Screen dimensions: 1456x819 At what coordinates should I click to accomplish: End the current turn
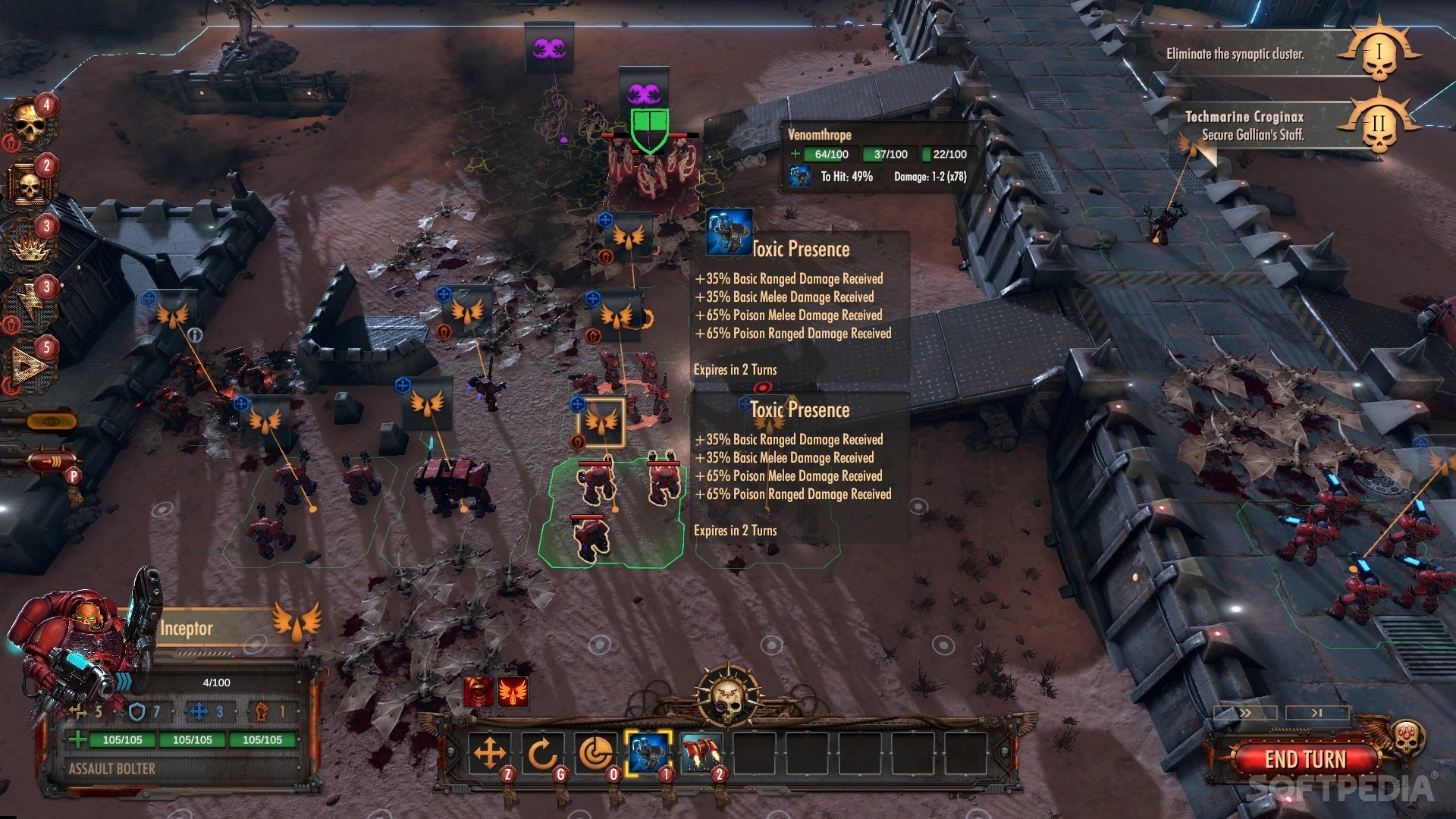pyautogui.click(x=1304, y=758)
